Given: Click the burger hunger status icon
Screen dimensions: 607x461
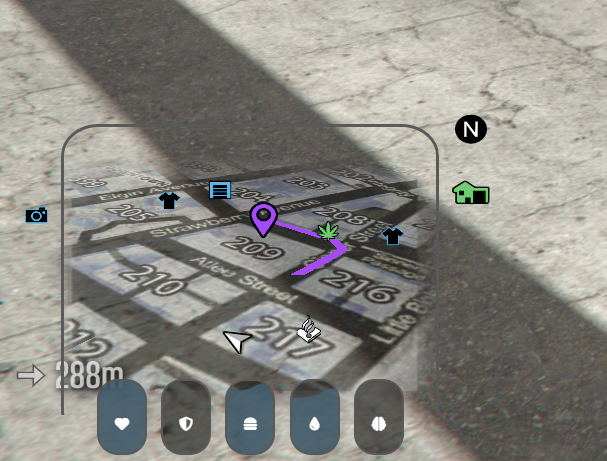Looking at the screenshot, I should pyautogui.click(x=250, y=423).
